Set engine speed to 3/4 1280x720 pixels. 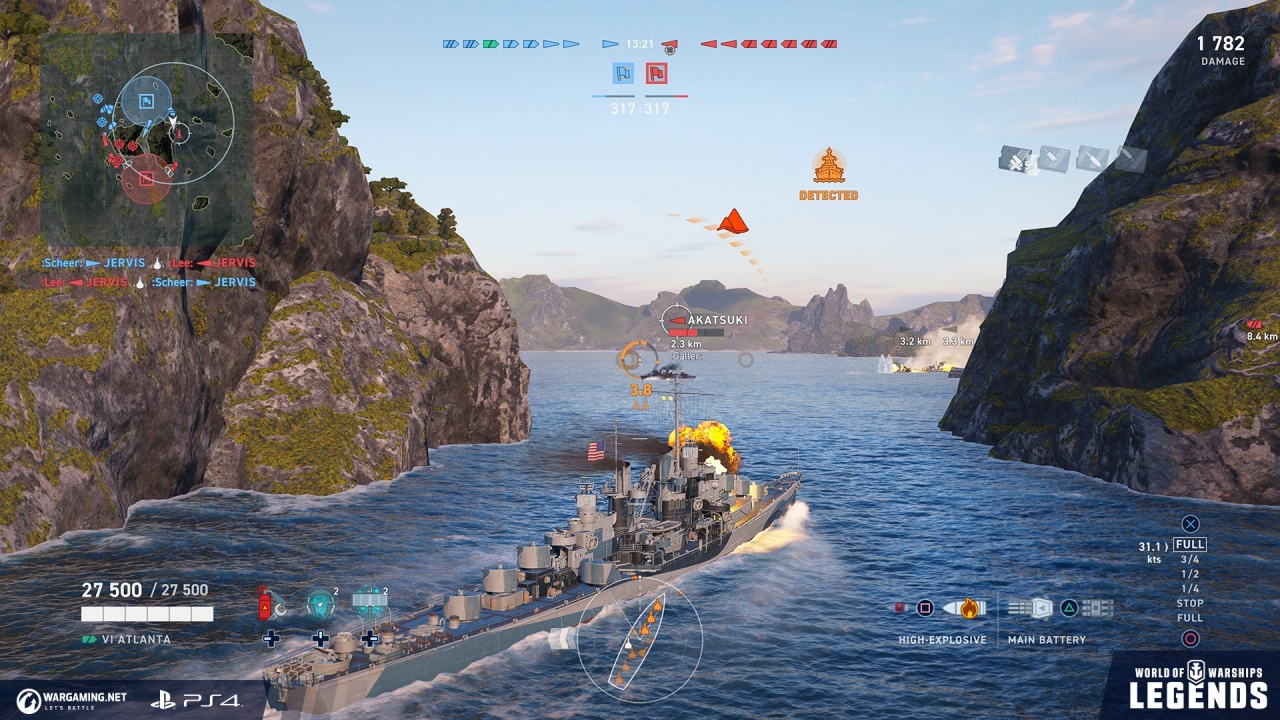coord(1190,560)
